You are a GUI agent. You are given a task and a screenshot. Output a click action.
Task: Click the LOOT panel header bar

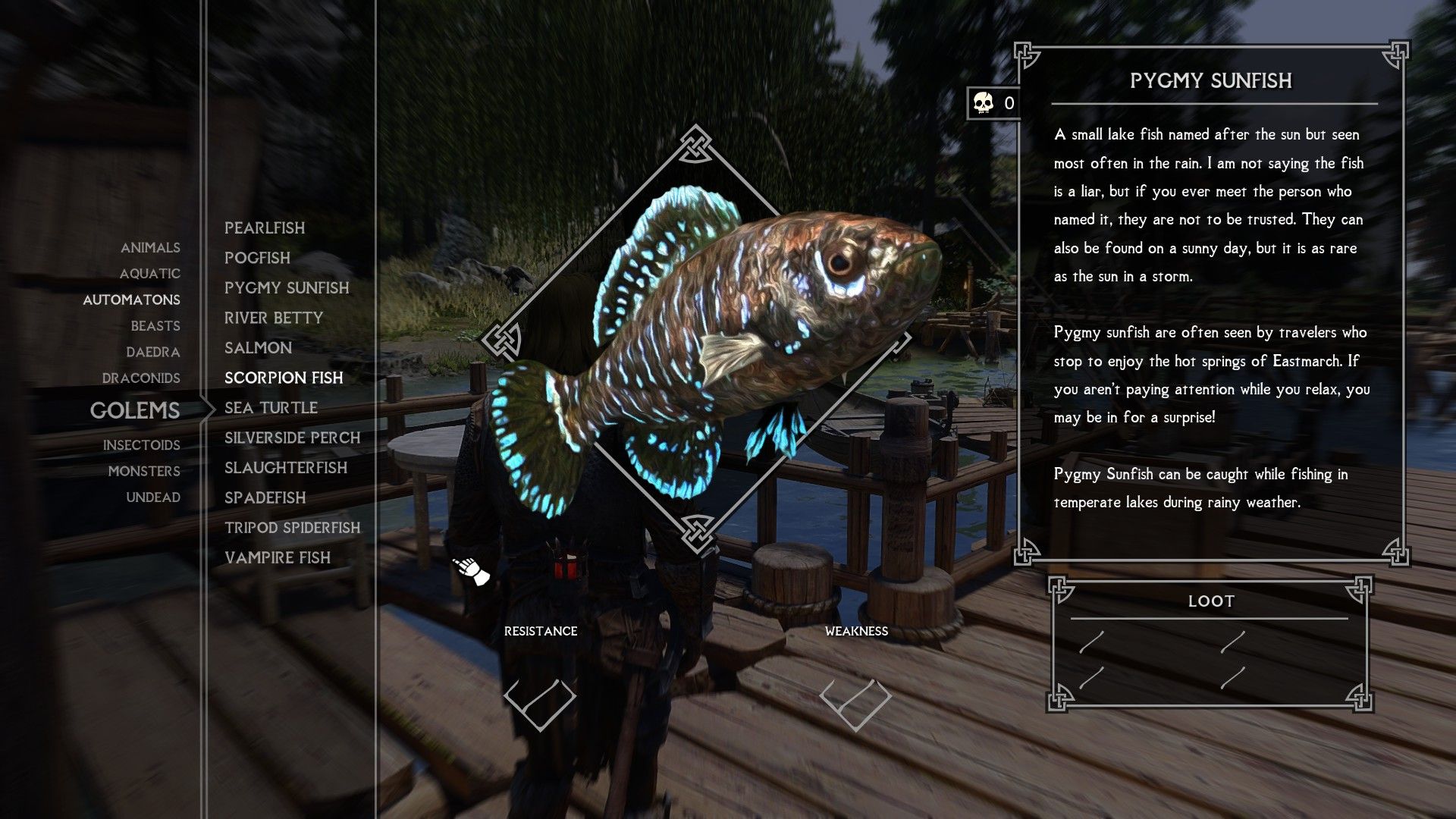coord(1212,601)
